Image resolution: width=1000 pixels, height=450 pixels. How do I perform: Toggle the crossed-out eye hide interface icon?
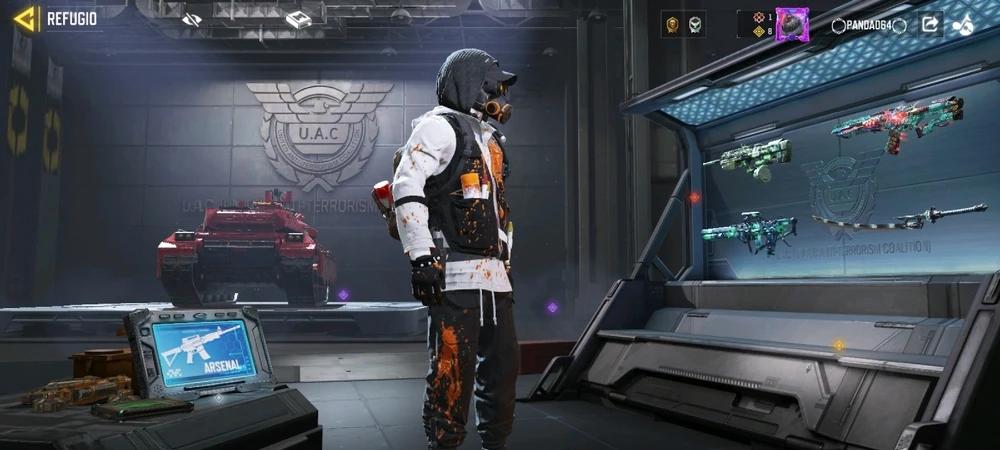[x=193, y=19]
